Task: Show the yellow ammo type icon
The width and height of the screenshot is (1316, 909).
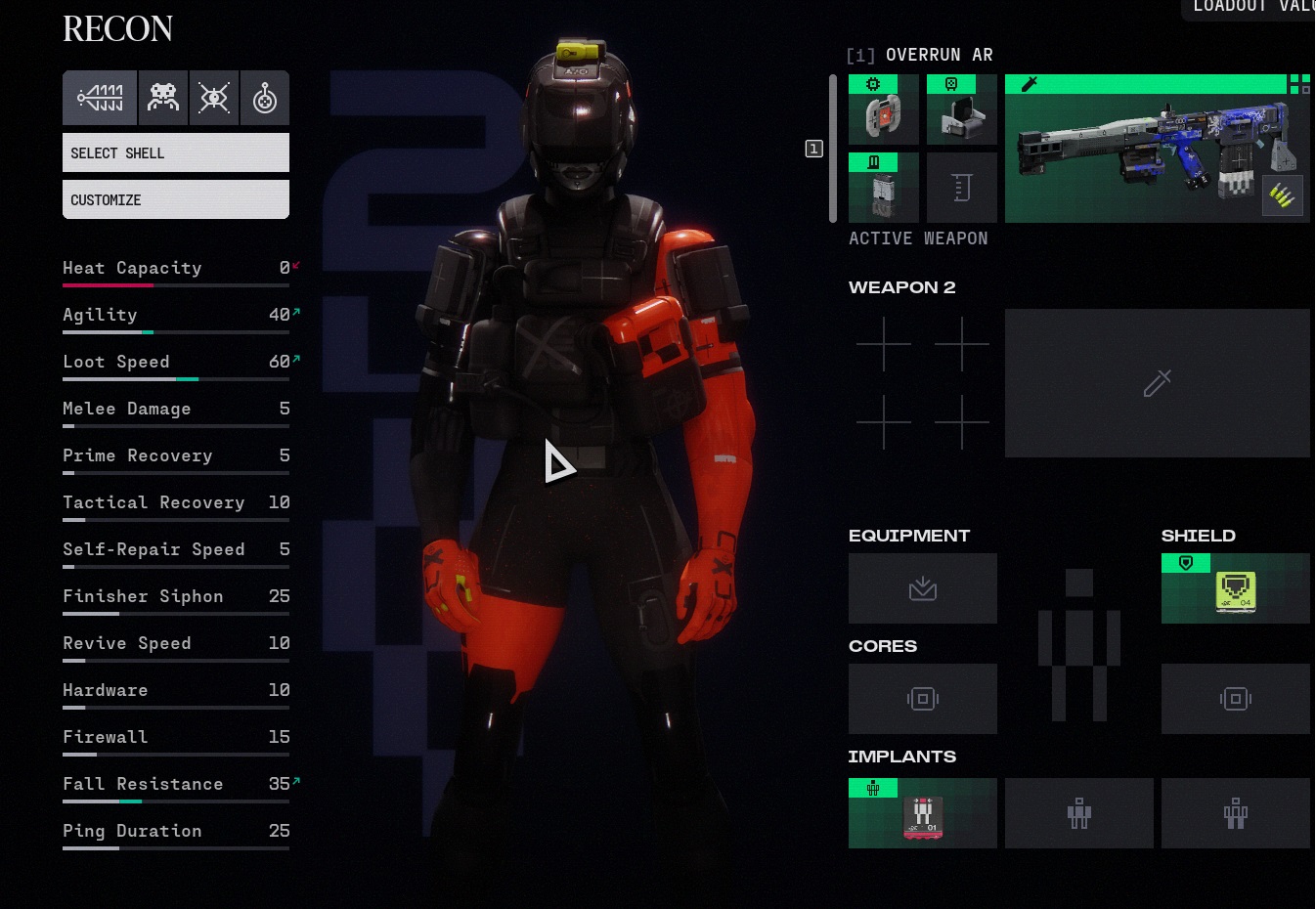Action: point(1282,196)
